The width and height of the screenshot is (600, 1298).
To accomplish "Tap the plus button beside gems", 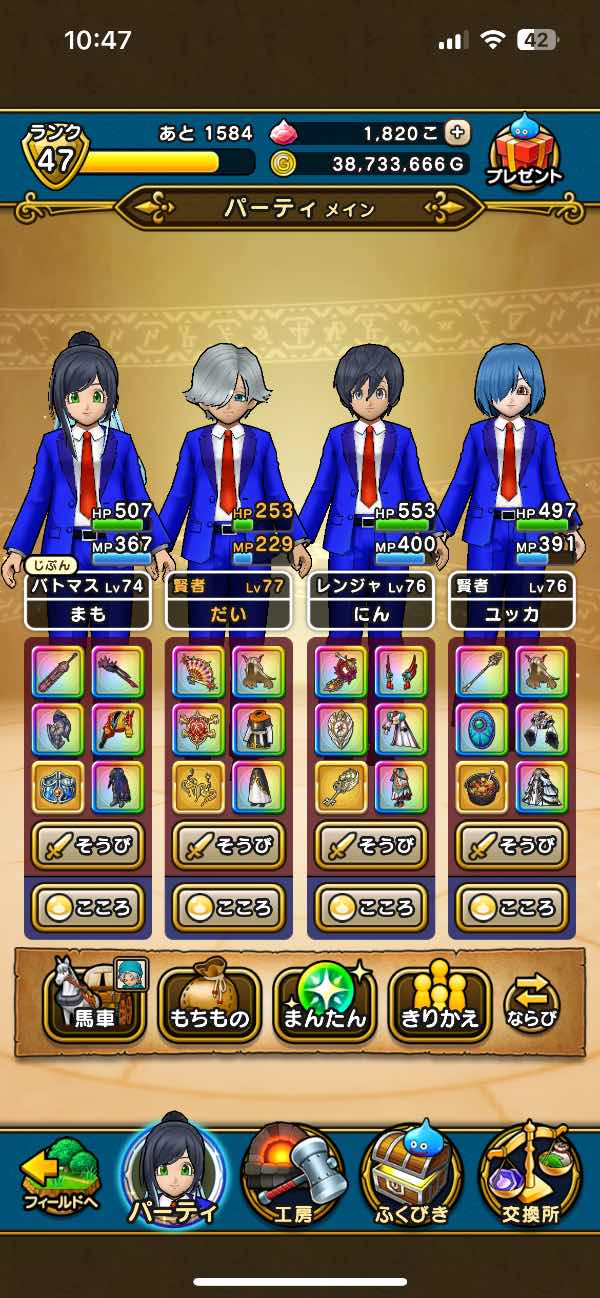I will pos(457,133).
